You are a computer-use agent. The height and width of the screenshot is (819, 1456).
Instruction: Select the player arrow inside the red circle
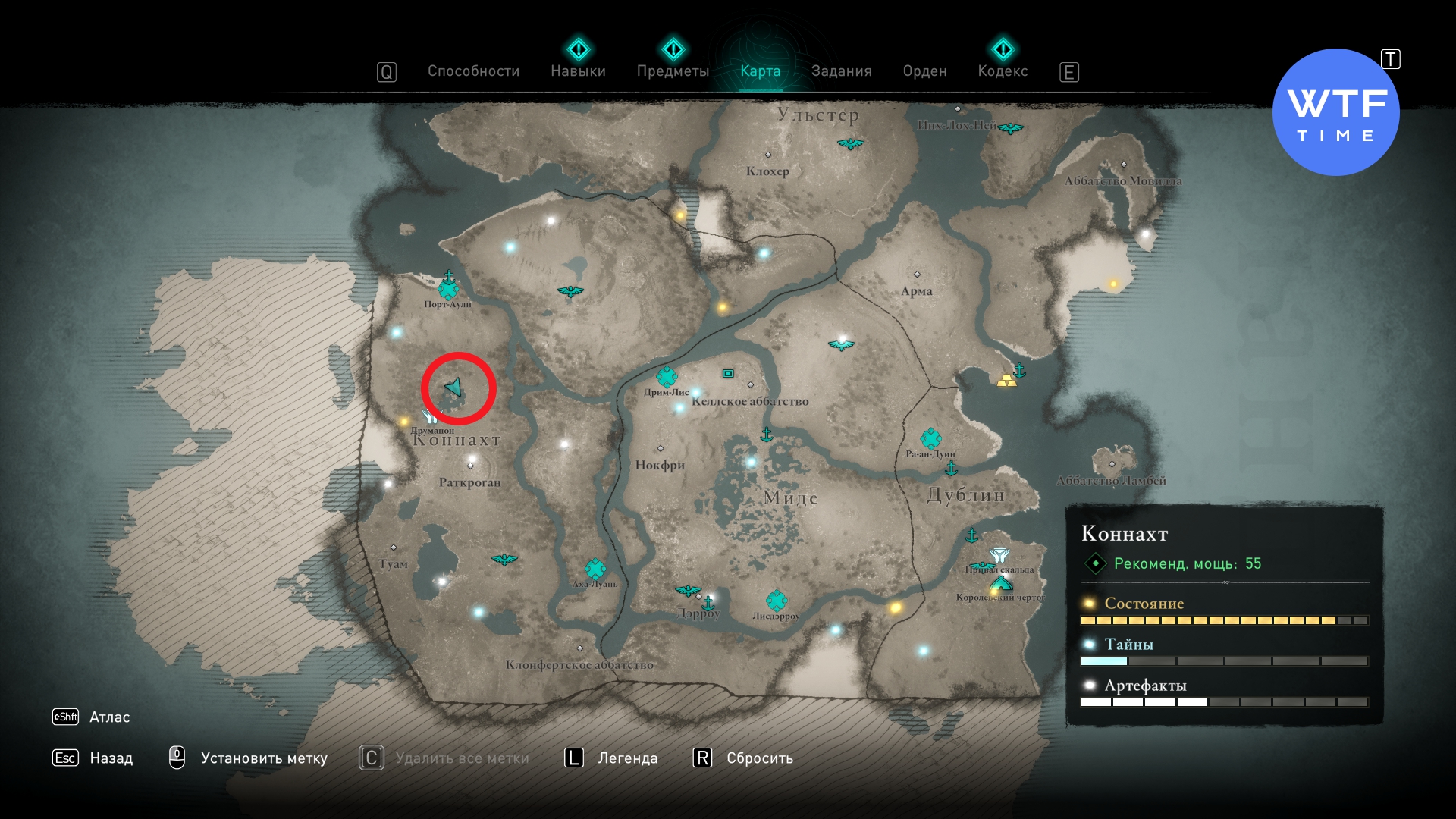454,388
